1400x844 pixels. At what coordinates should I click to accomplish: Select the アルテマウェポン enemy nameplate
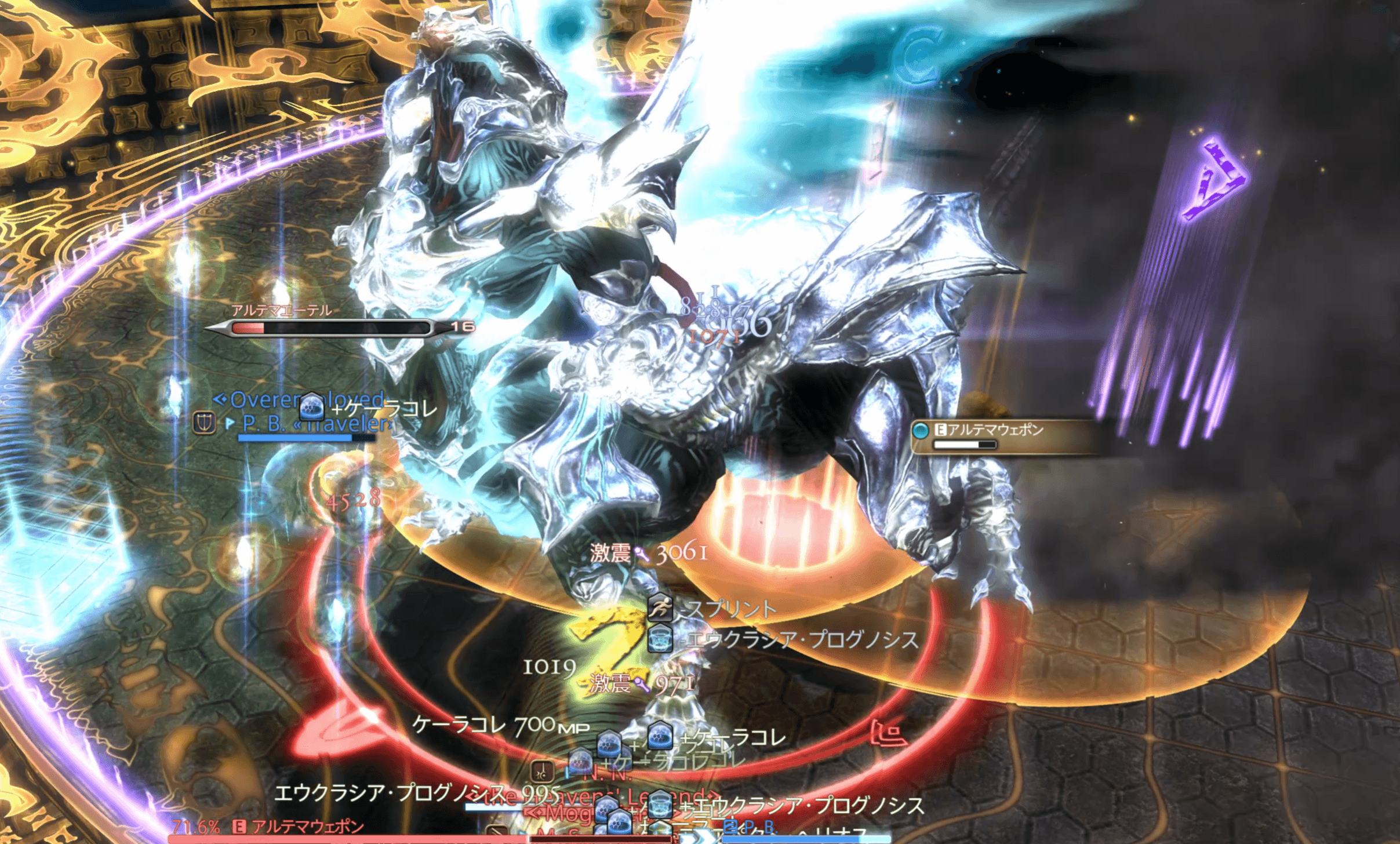tap(995, 430)
